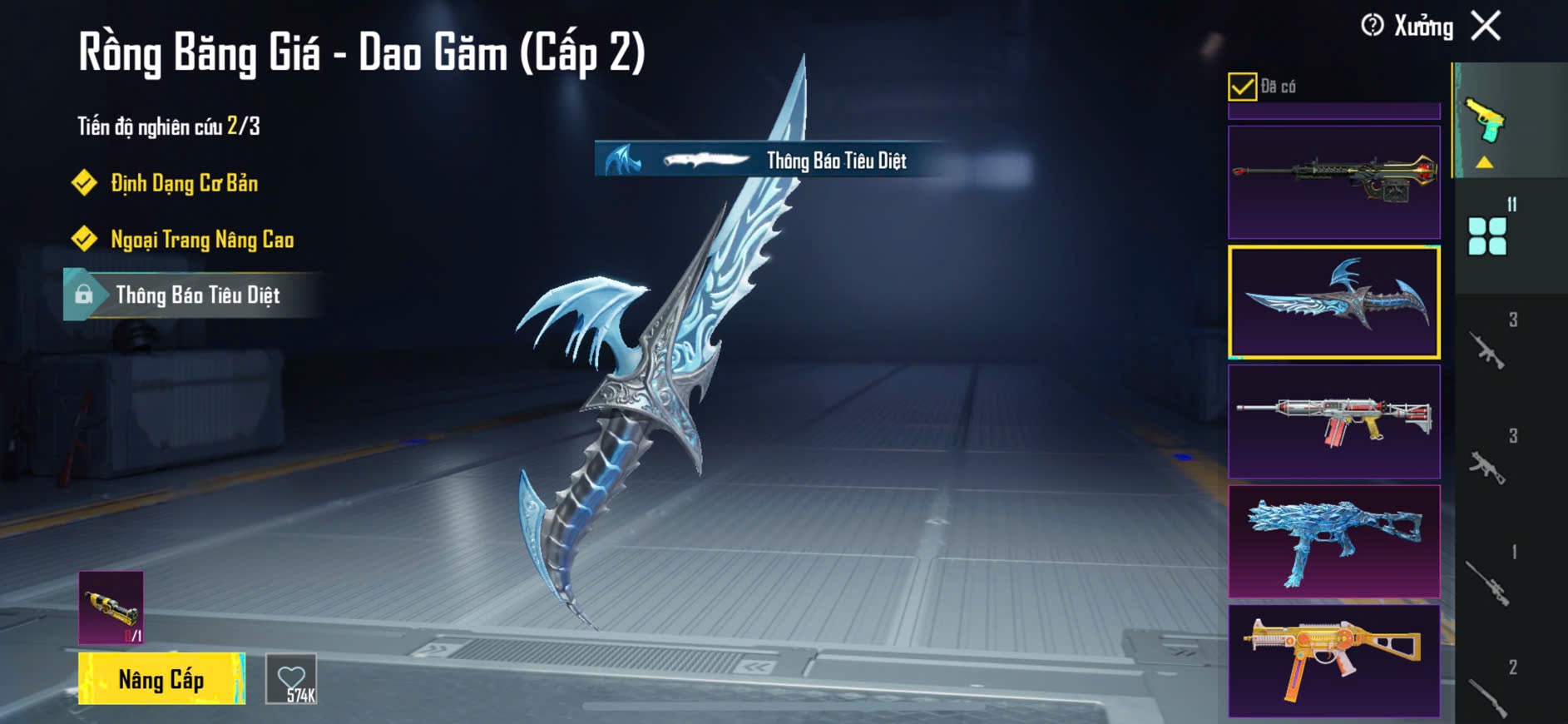
Task: Close the Xưởng workshop screen
Action: (x=1486, y=26)
